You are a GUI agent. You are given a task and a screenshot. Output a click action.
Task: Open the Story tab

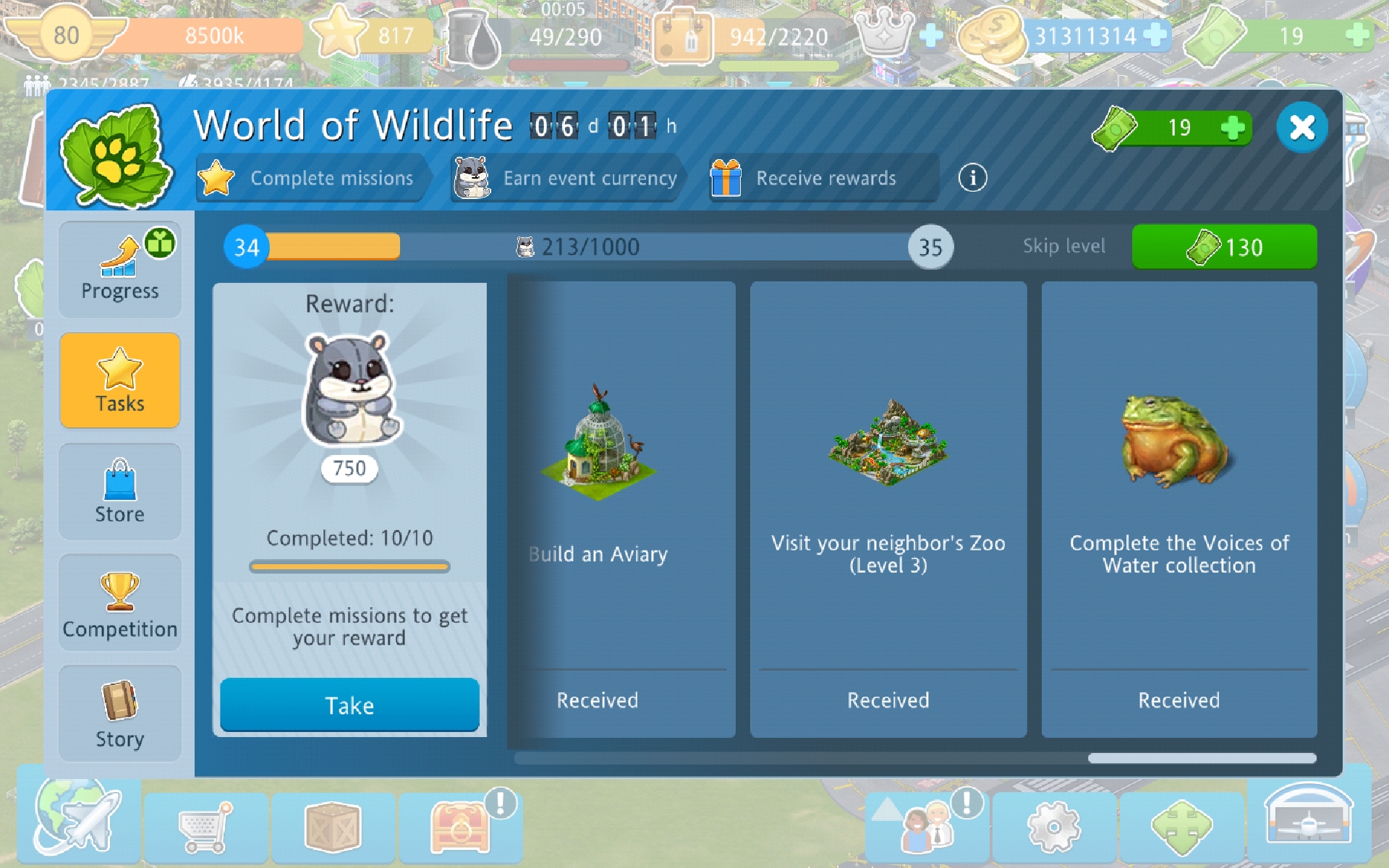coord(120,714)
